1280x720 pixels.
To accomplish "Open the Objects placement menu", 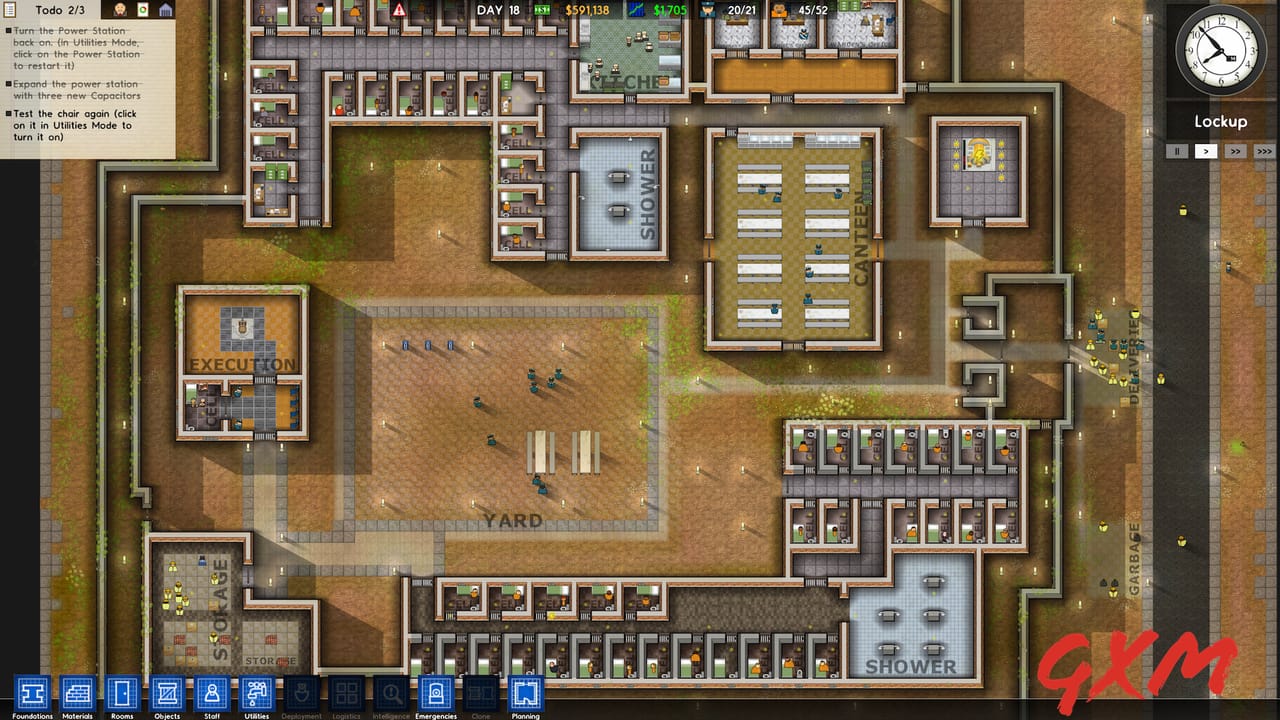I will point(167,693).
